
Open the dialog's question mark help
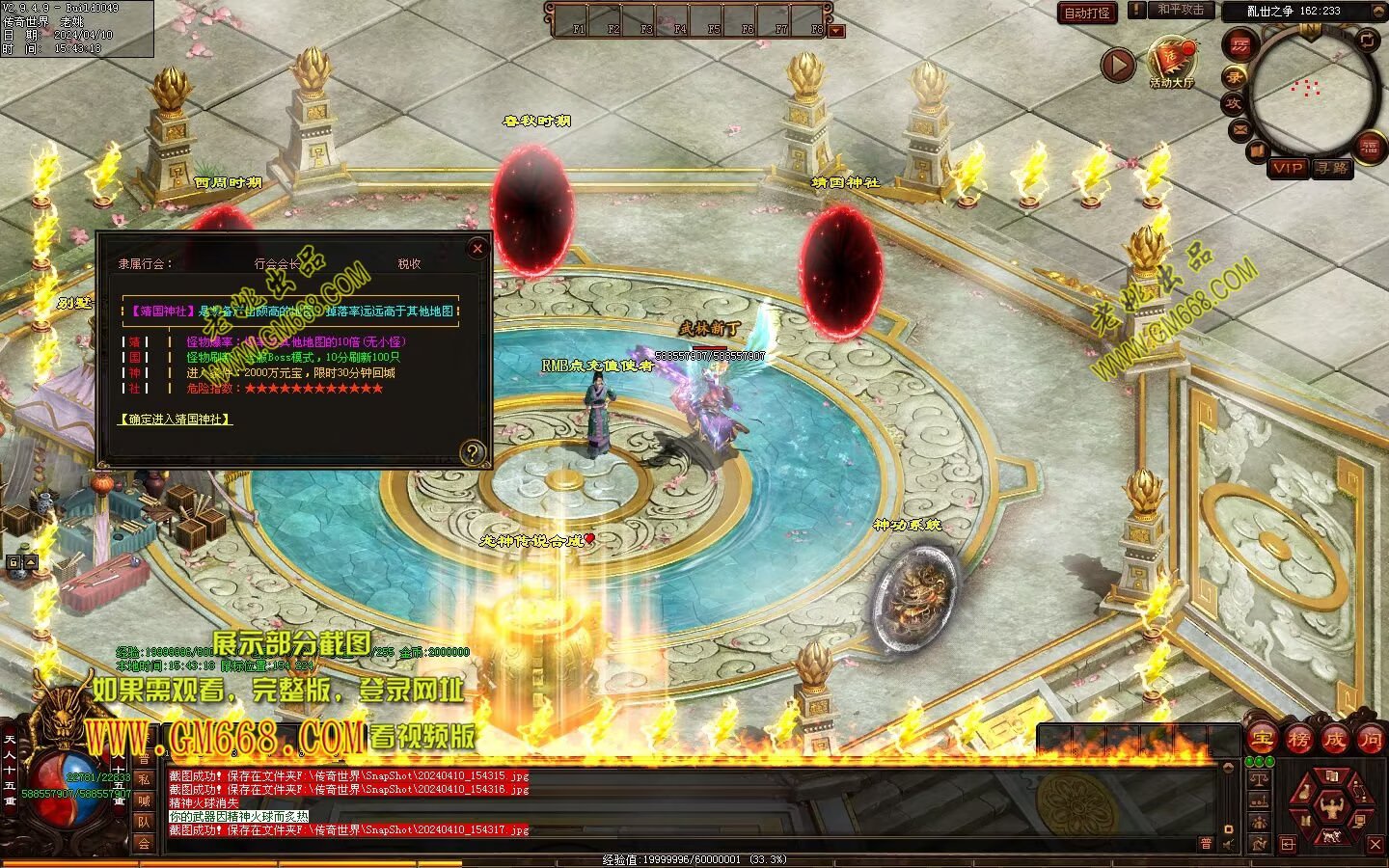473,451
